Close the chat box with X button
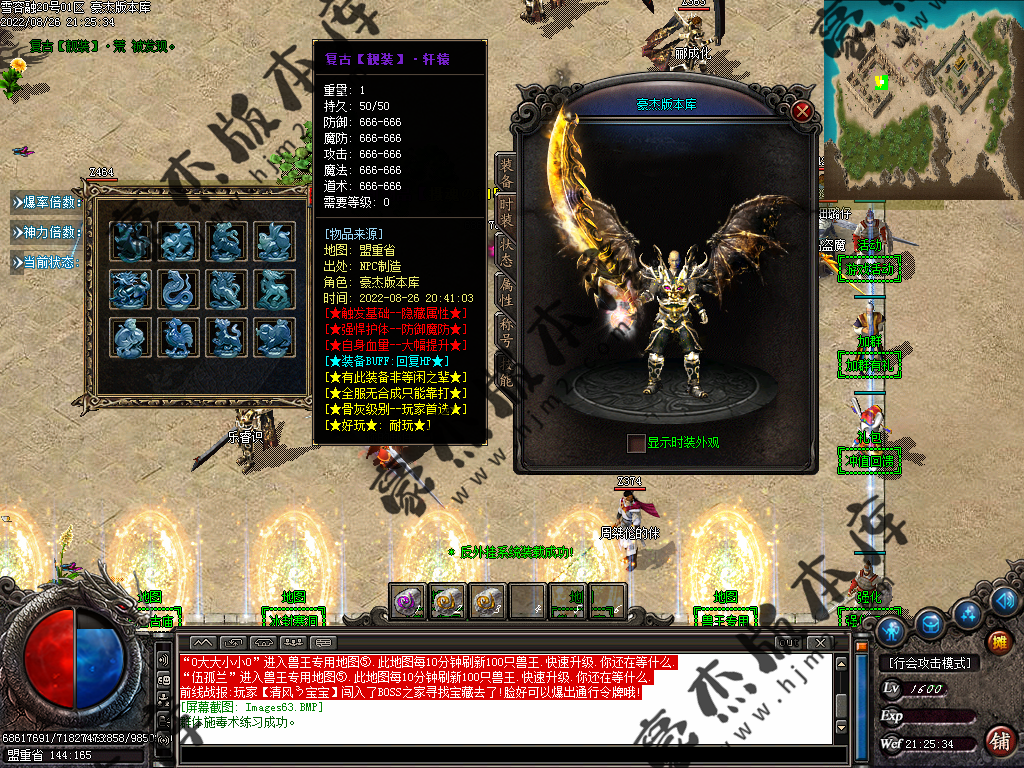The image size is (1024, 768). [x=822, y=641]
